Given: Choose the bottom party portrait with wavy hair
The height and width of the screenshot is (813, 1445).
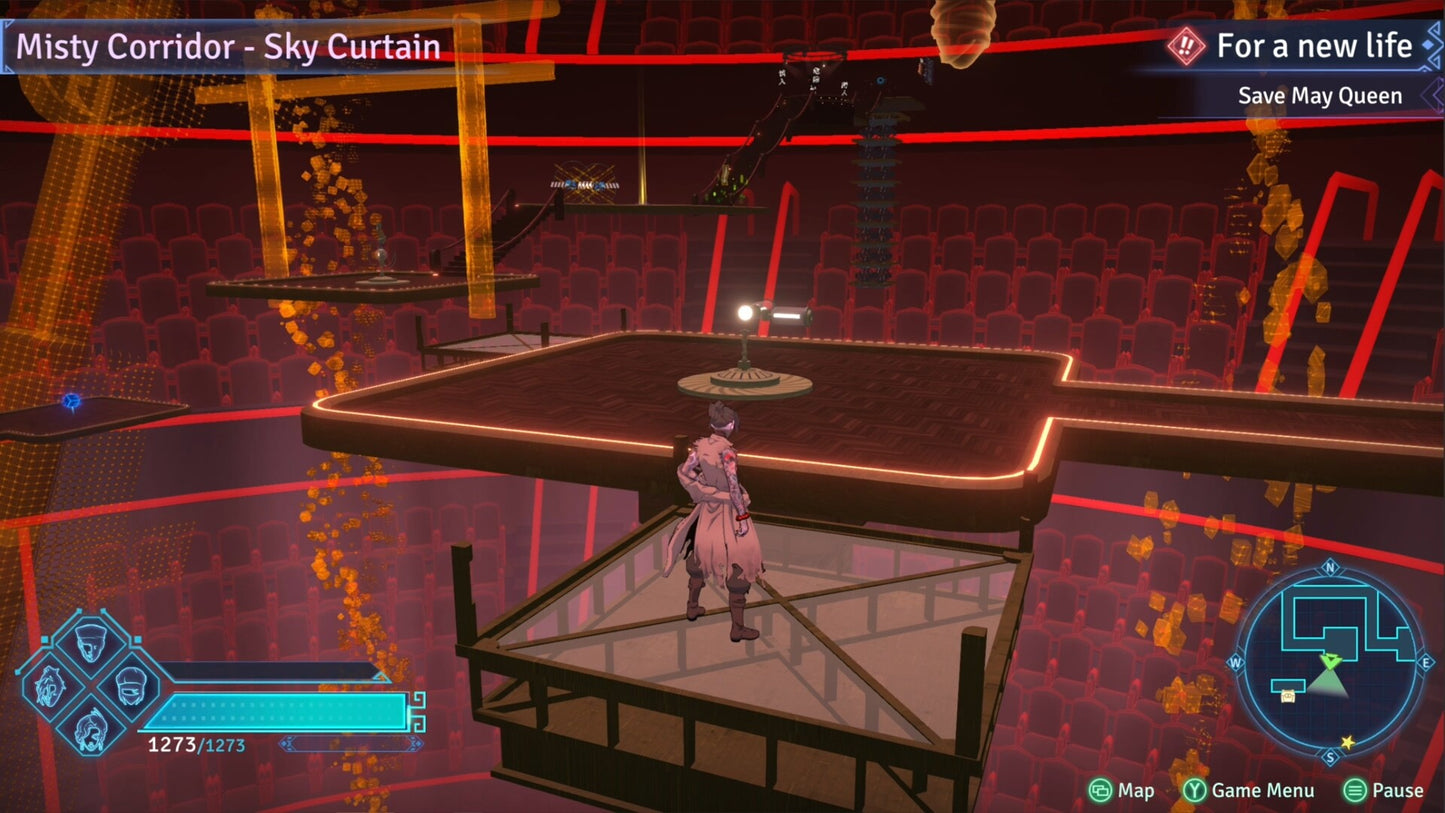Looking at the screenshot, I should [x=90, y=727].
